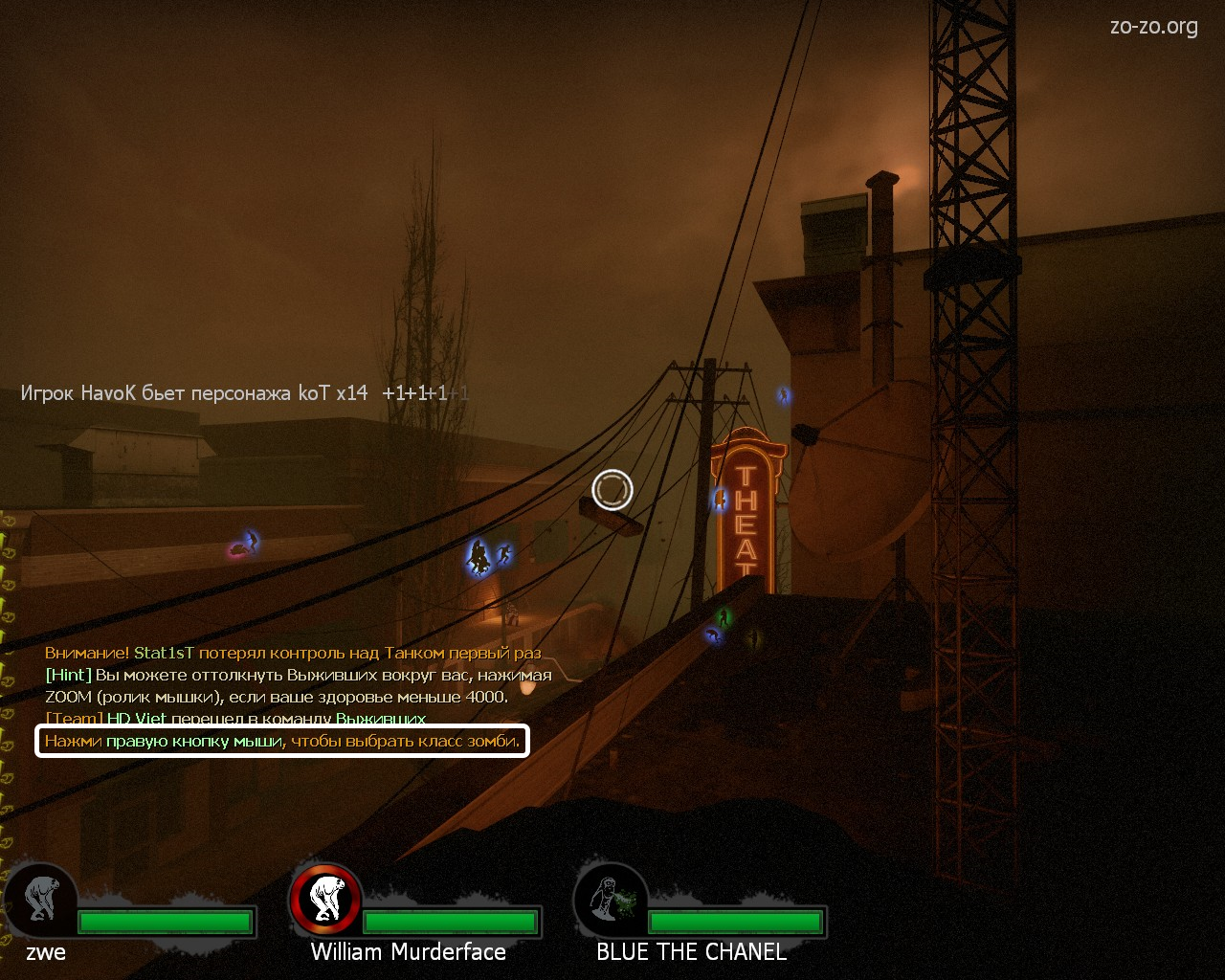Open the zo-zo.org watermark link
Viewport: 1225px width, 980px height.
coord(1153,27)
